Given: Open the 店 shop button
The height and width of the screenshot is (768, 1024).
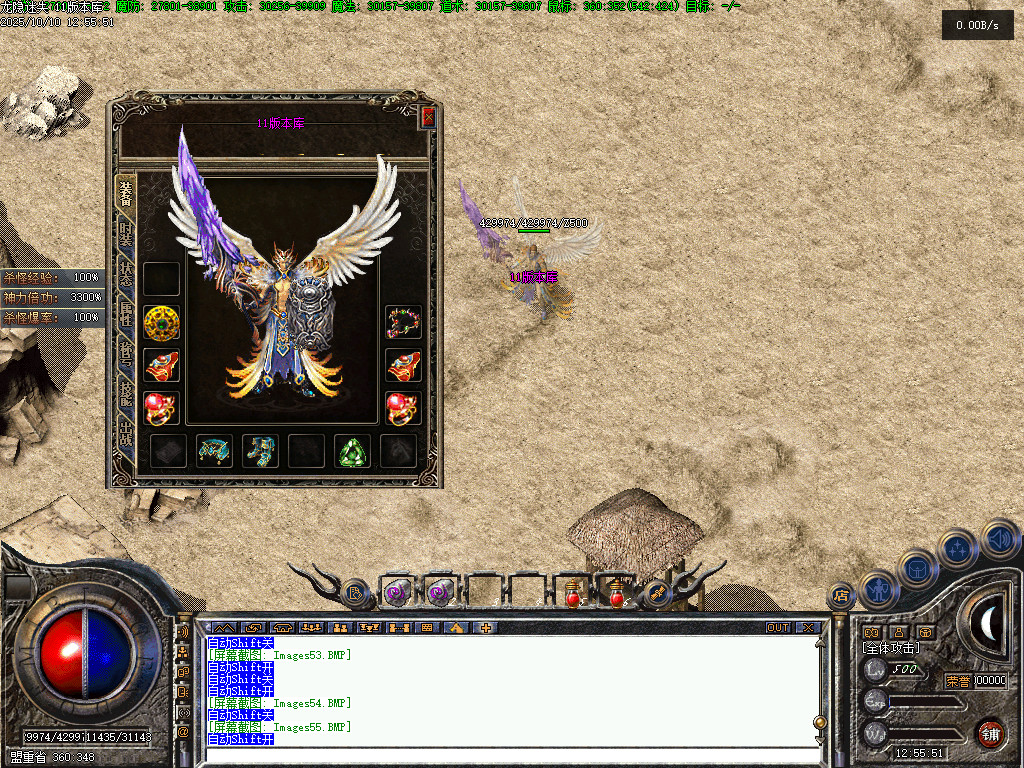Looking at the screenshot, I should 841,596.
